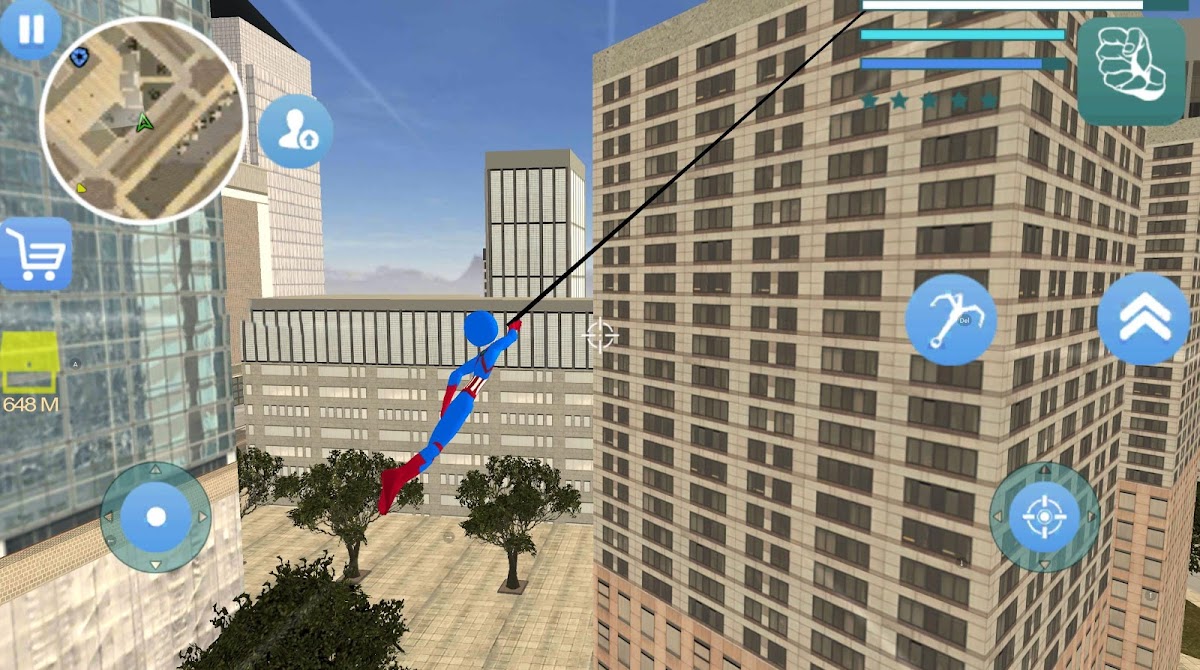This screenshot has height=670, width=1200.
Task: Pause the game
Action: tap(30, 29)
